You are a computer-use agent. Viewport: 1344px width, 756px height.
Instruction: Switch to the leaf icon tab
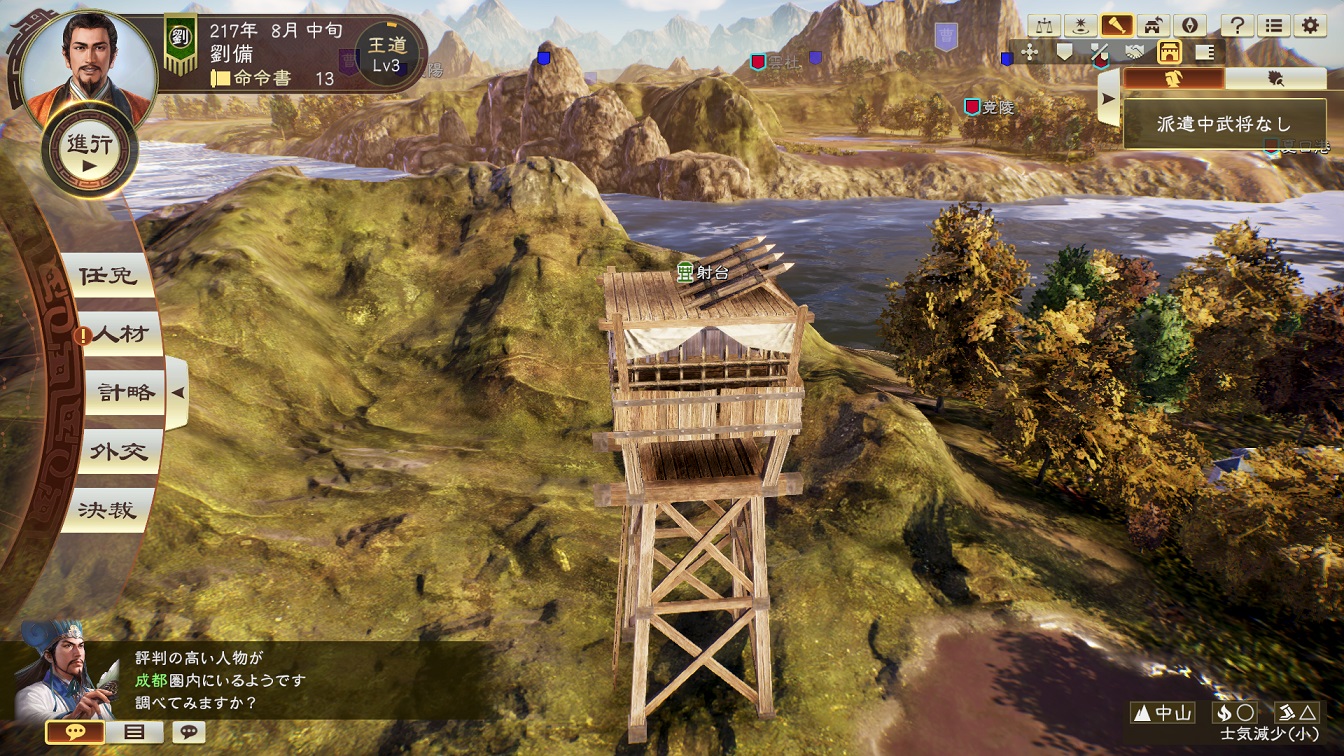tap(1275, 78)
